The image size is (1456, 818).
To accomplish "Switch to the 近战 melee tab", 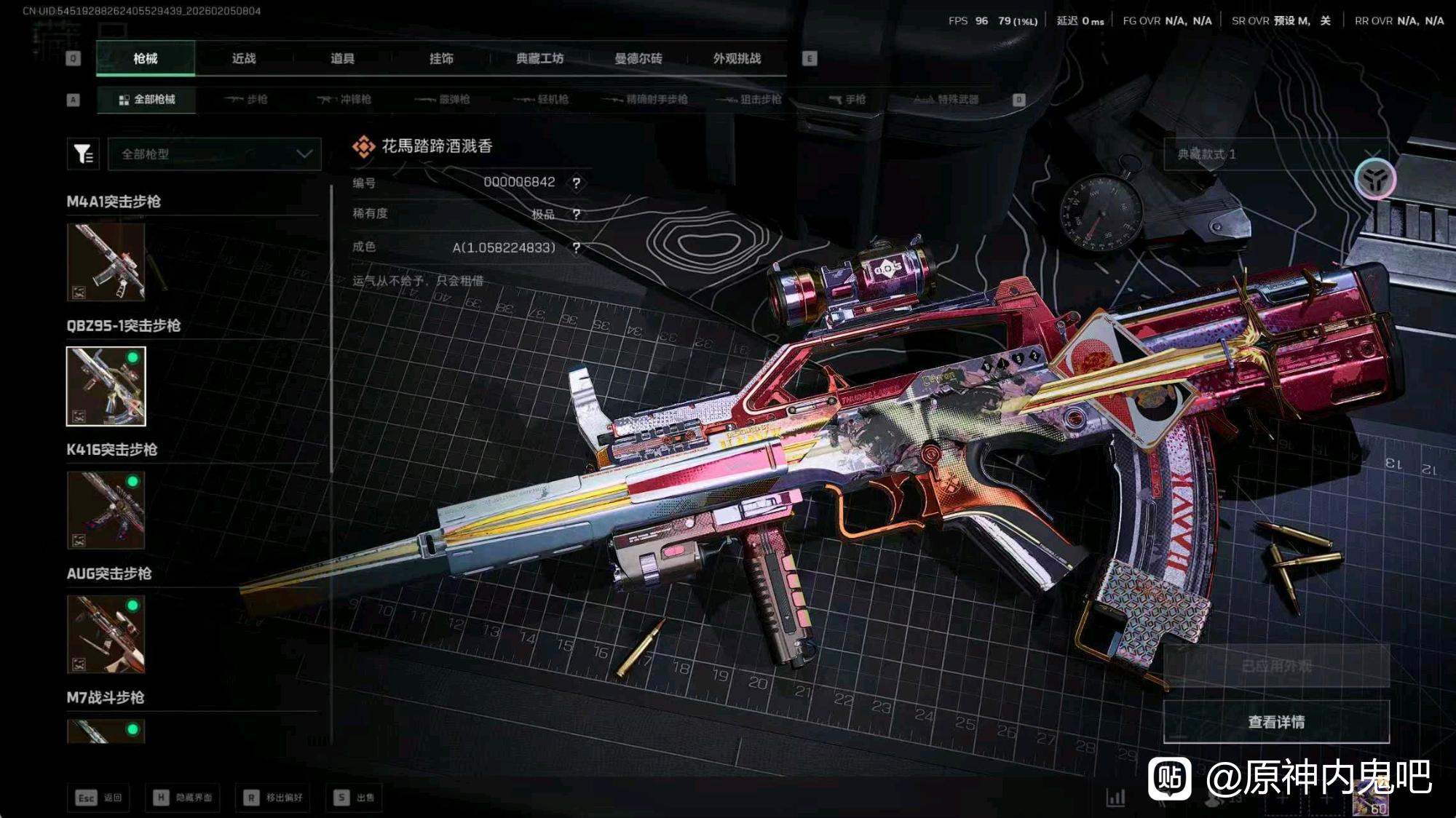I will 244,58.
